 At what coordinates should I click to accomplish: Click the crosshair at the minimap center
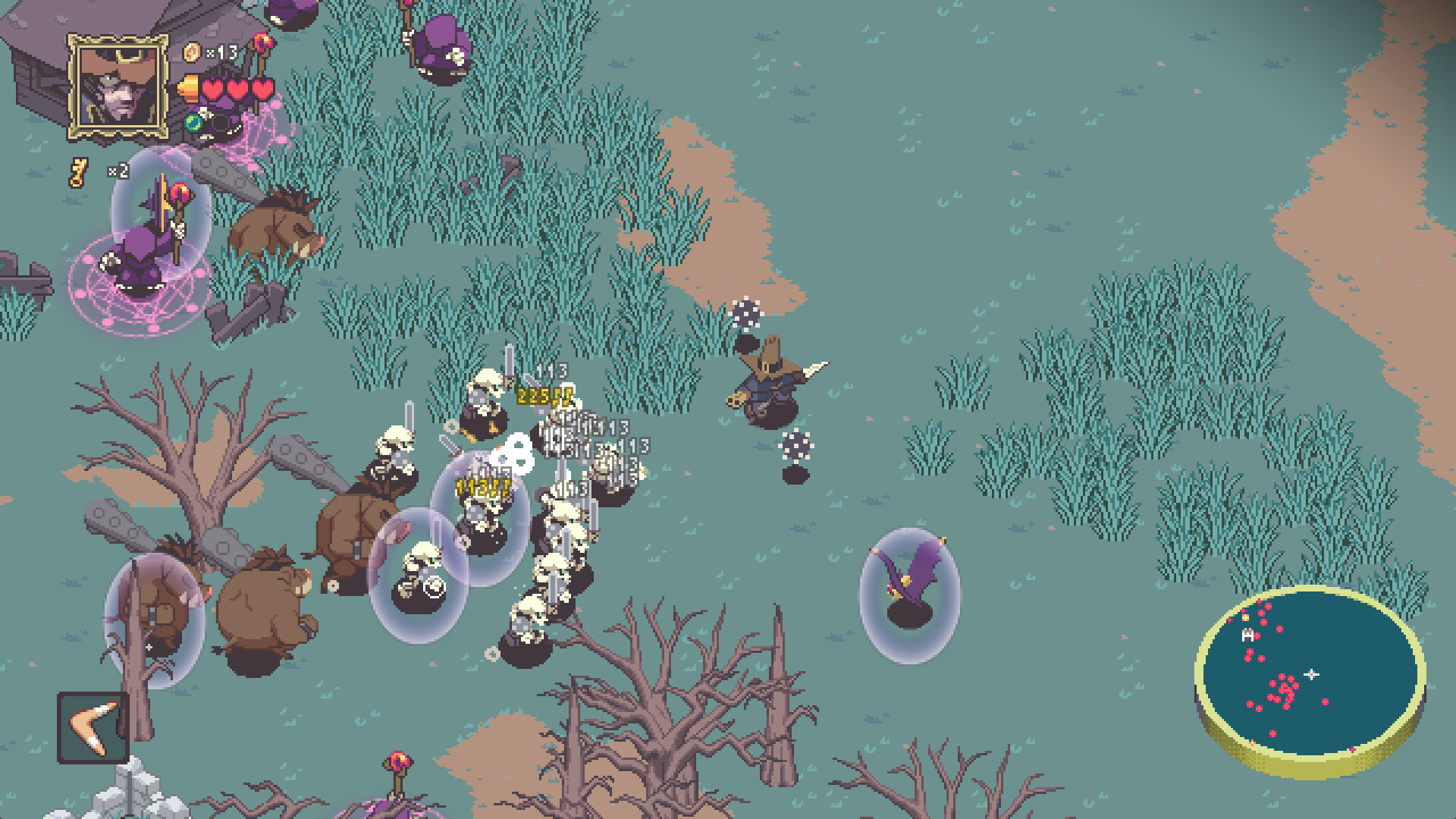(x=1312, y=673)
